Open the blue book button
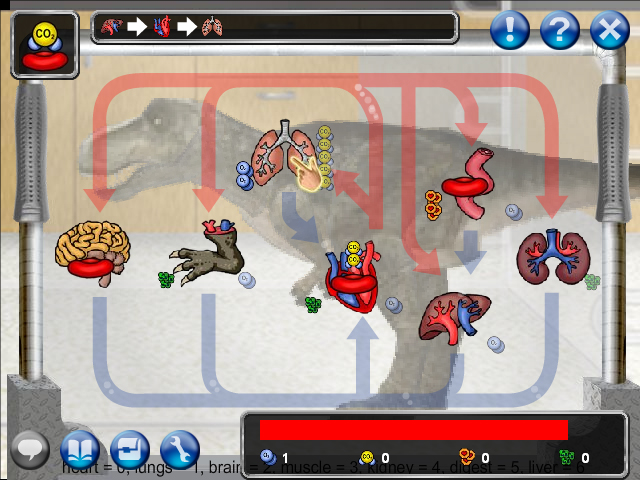The image size is (640, 480). tap(80, 449)
